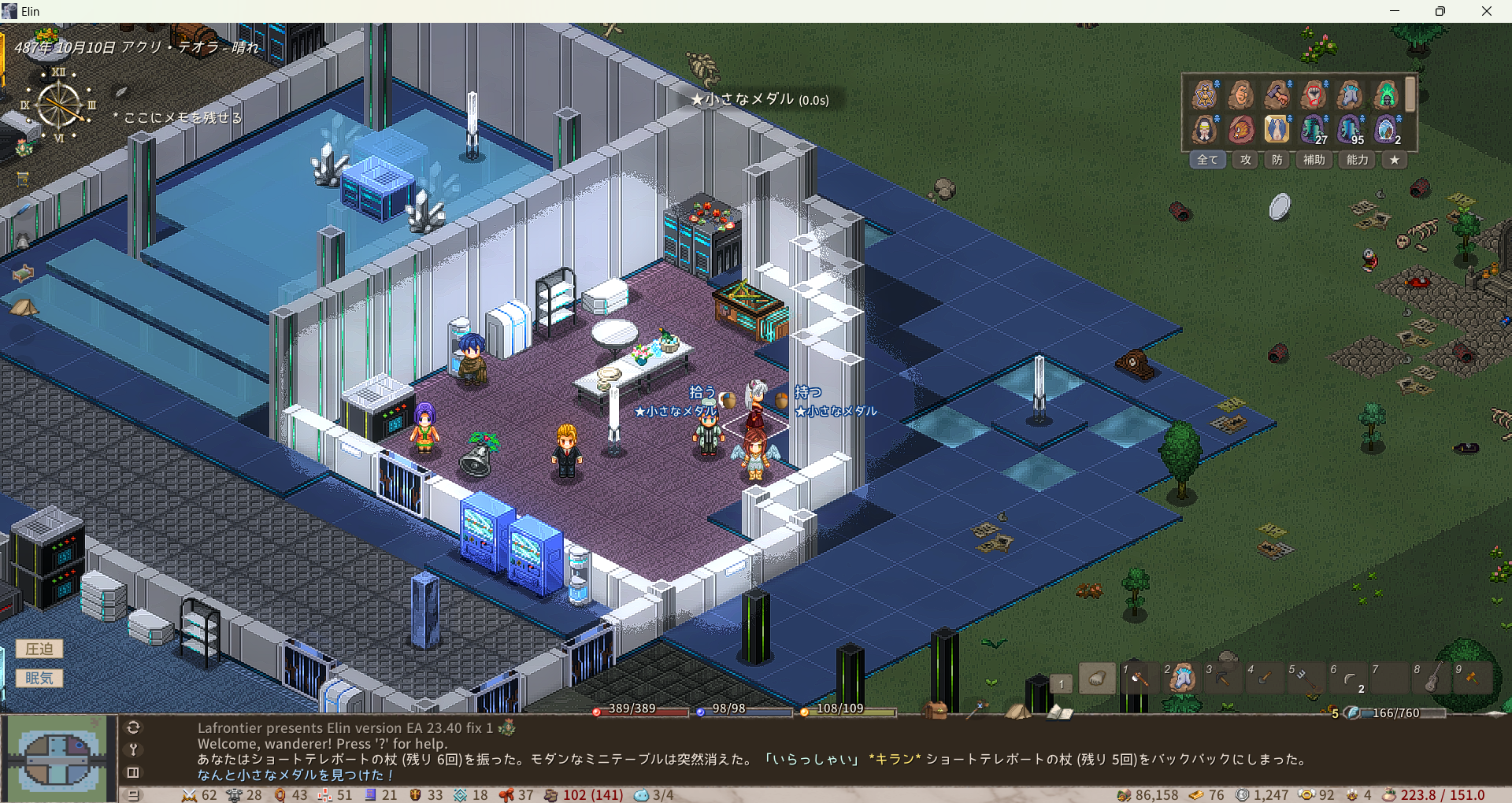The height and width of the screenshot is (803, 1512).
Task: Open the star favorites ability tab
Action: point(1395,160)
